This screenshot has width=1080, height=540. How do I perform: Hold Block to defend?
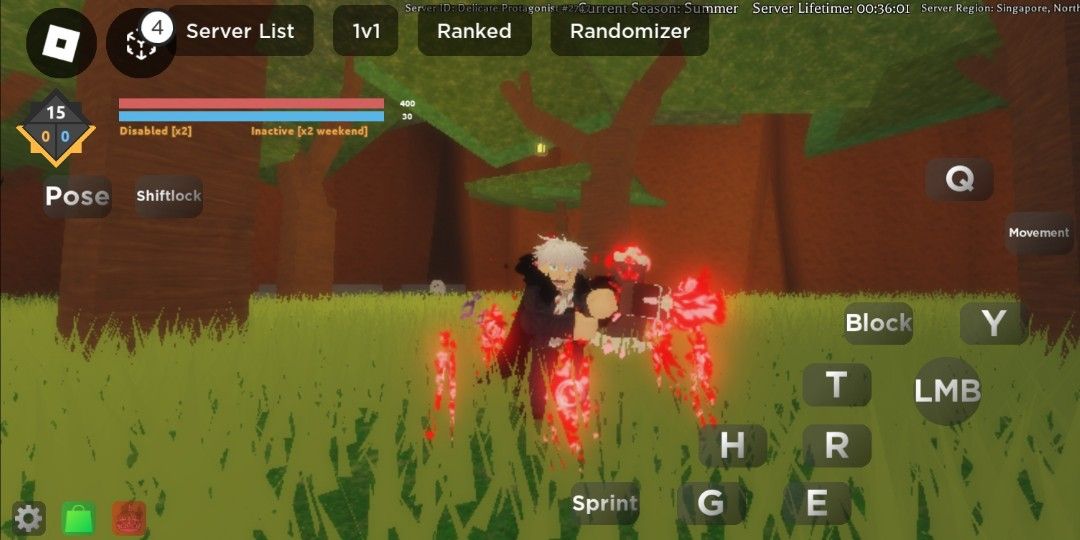coord(878,323)
